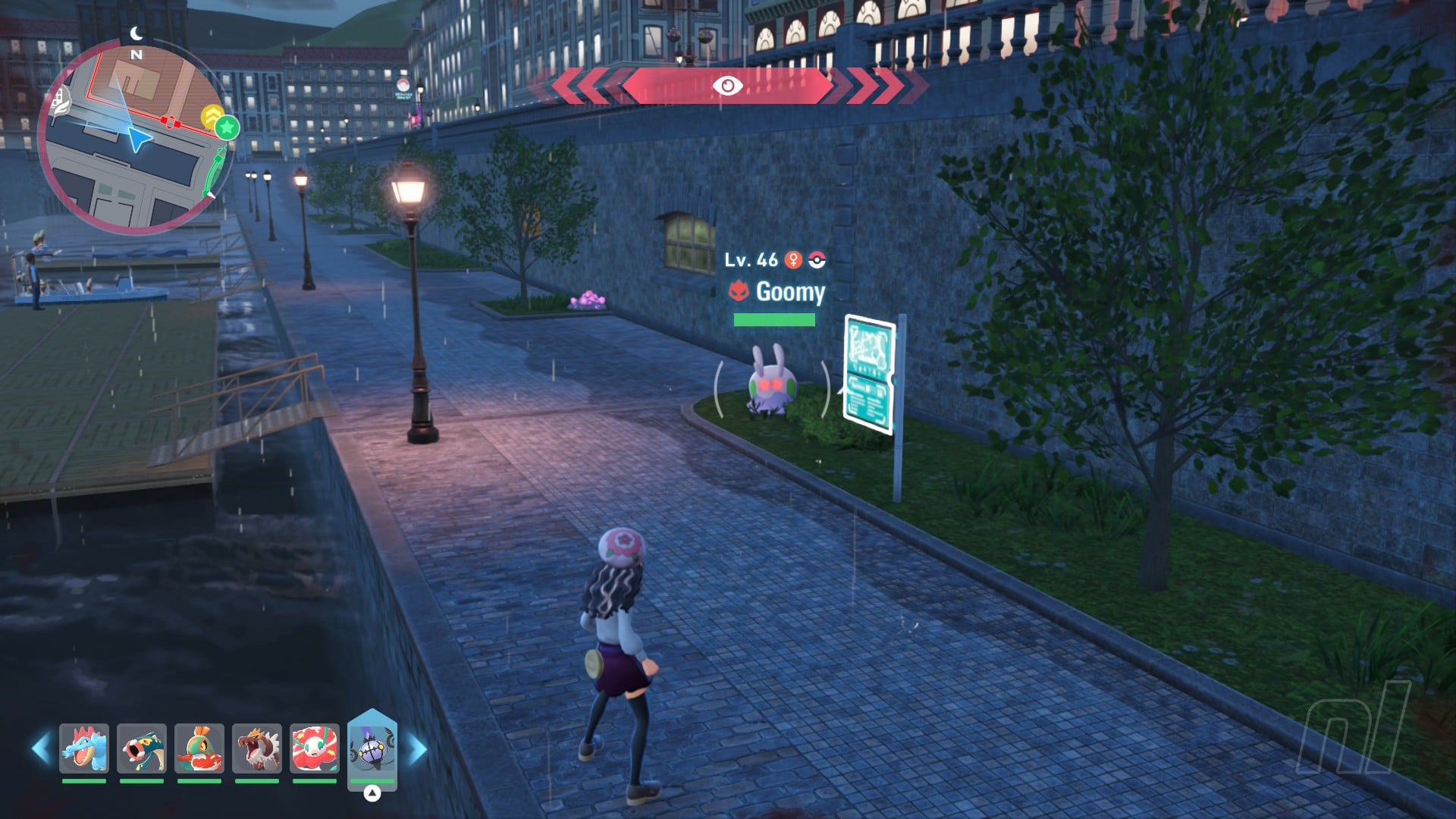Click the highlighted Chandelure party slot

372,748
